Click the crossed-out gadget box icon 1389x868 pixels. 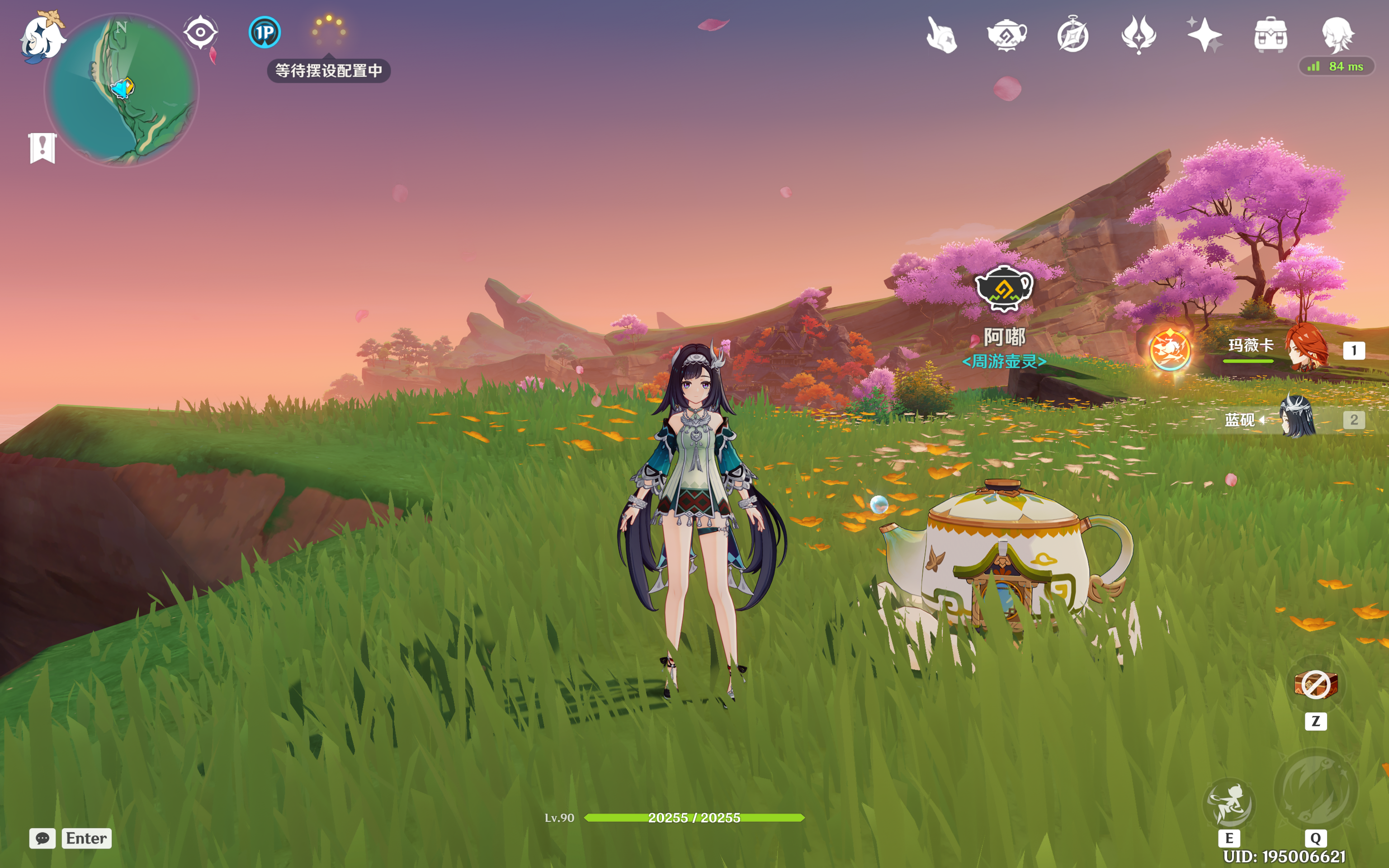point(1316,684)
